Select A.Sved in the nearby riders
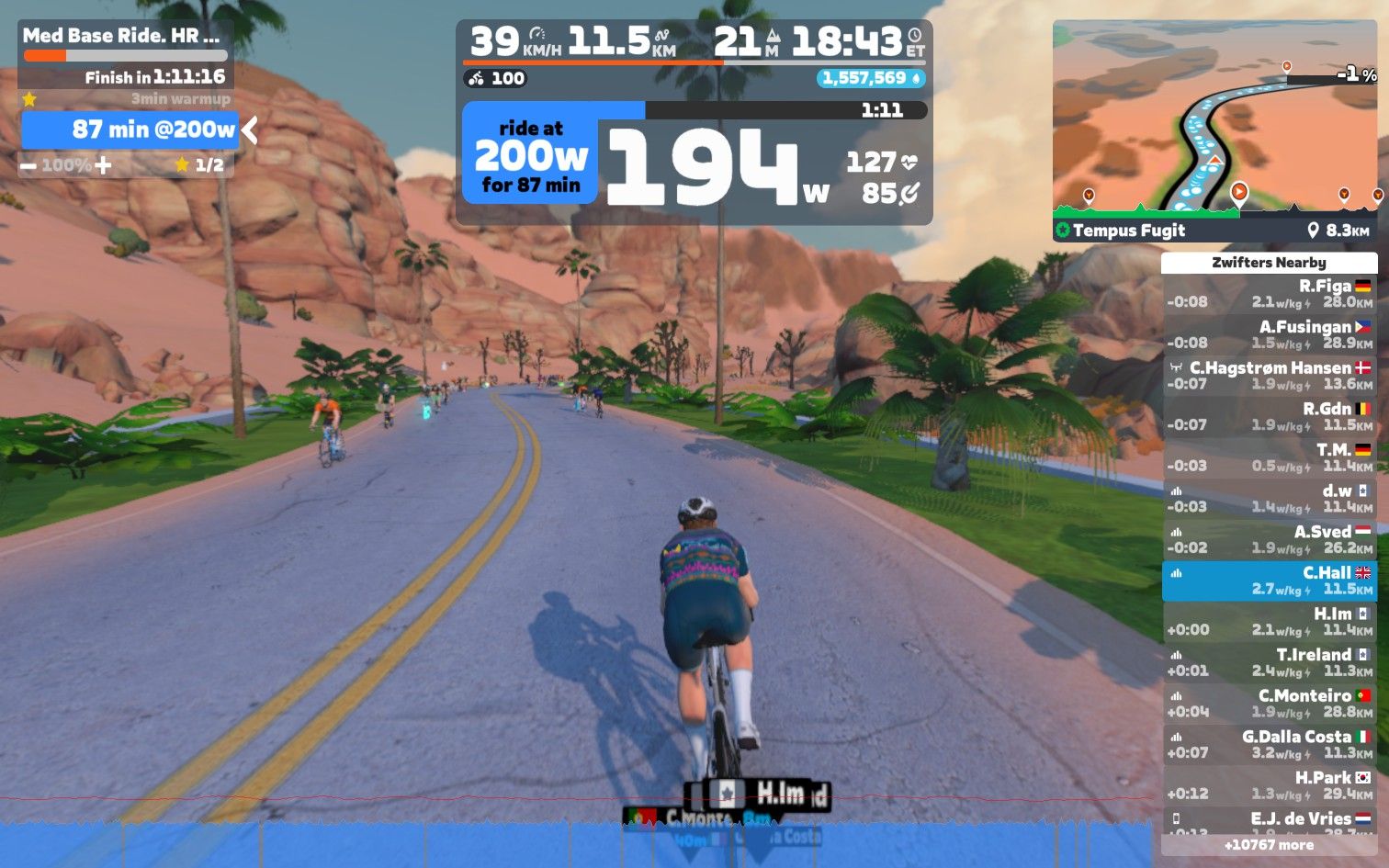 pyautogui.click(x=1269, y=540)
